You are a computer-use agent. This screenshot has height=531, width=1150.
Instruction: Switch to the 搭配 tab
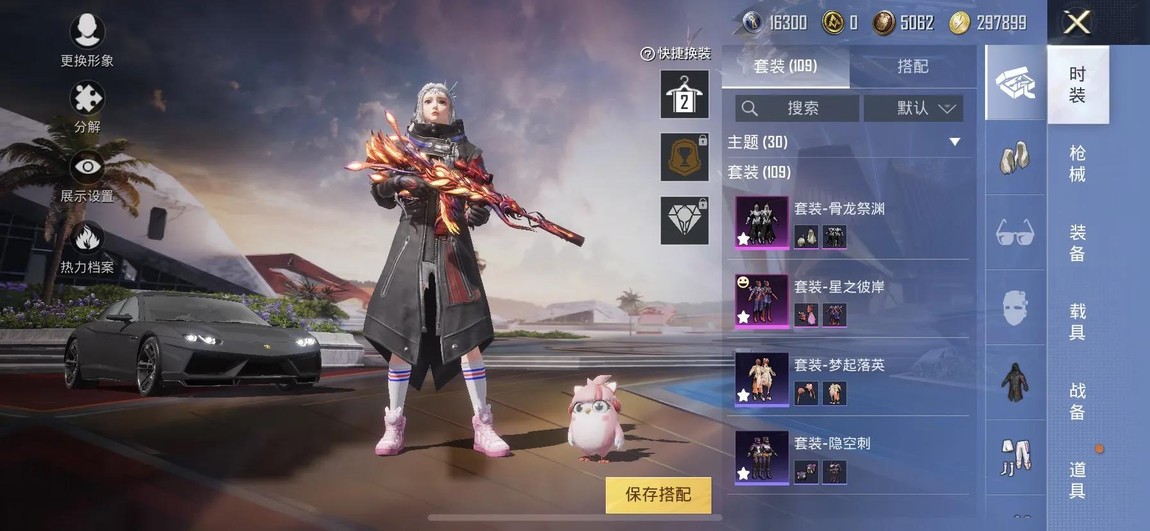tap(912, 66)
